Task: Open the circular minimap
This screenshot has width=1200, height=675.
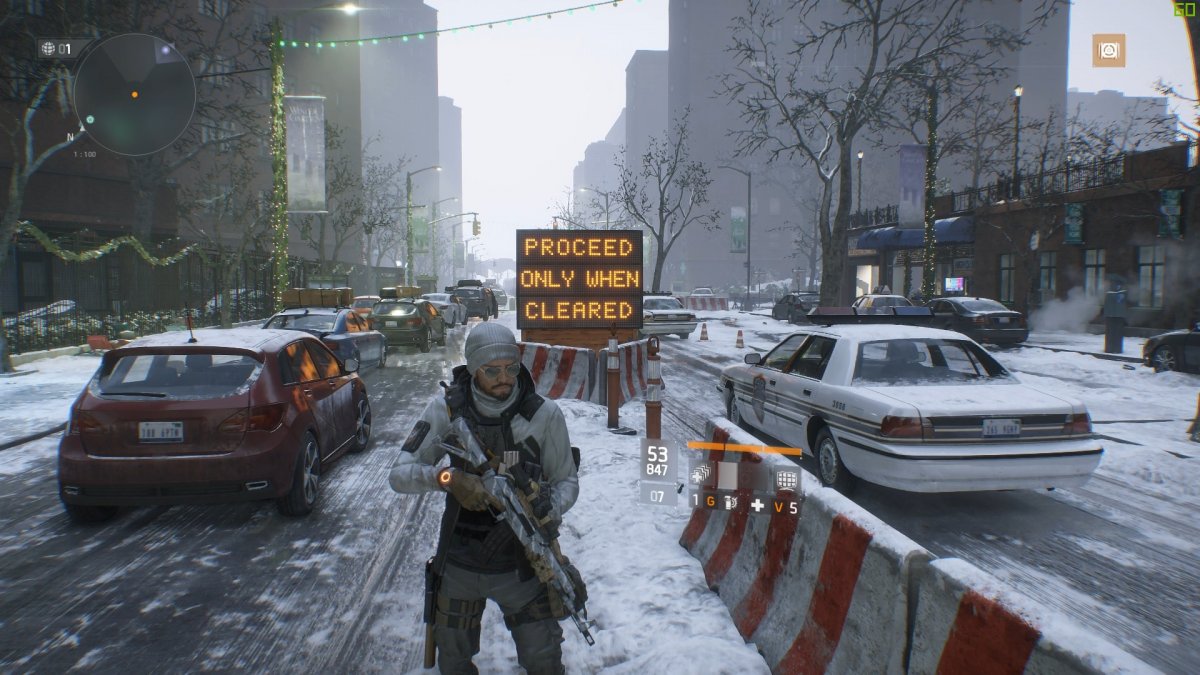Action: [134, 94]
